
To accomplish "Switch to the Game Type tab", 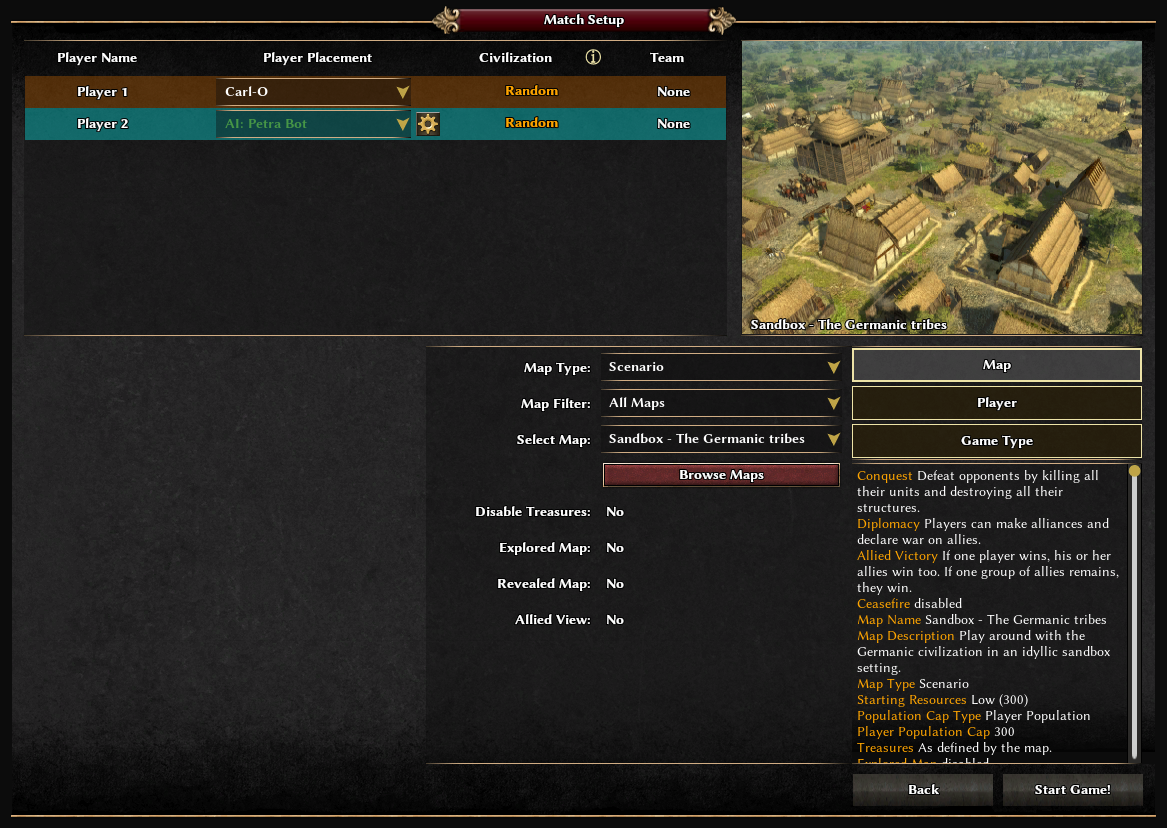I will 996,441.
